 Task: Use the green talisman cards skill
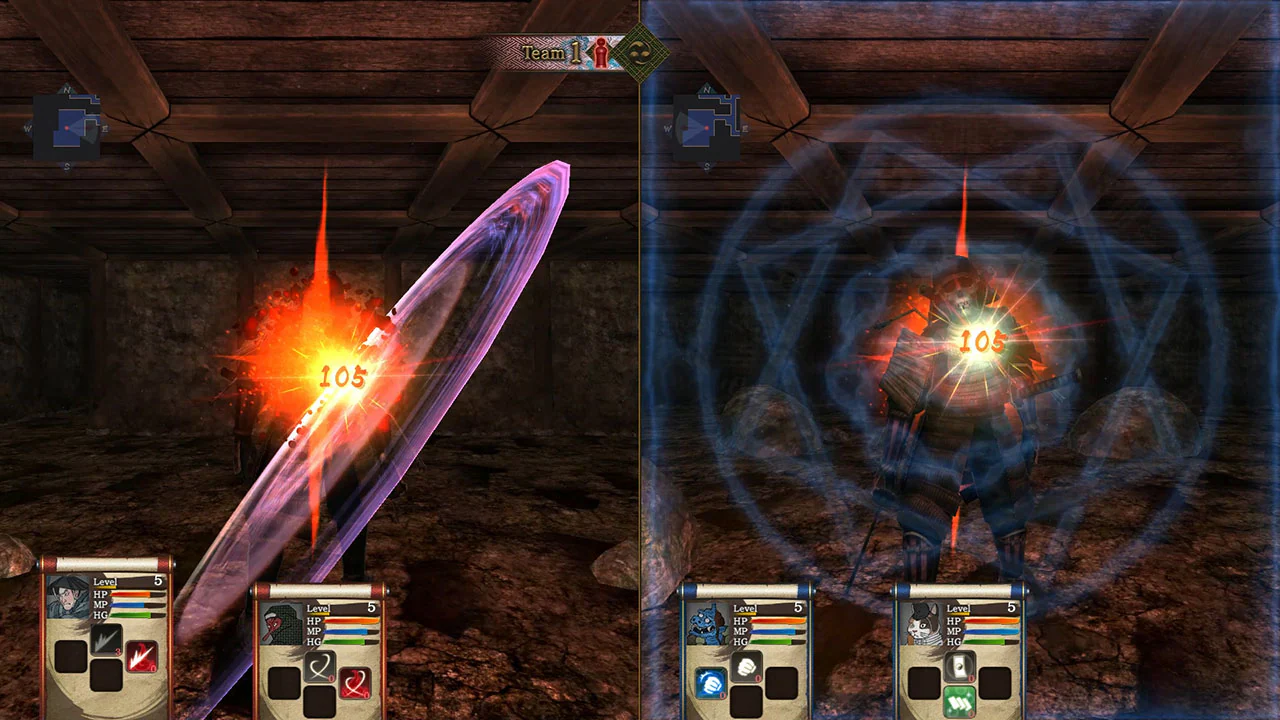(x=959, y=702)
